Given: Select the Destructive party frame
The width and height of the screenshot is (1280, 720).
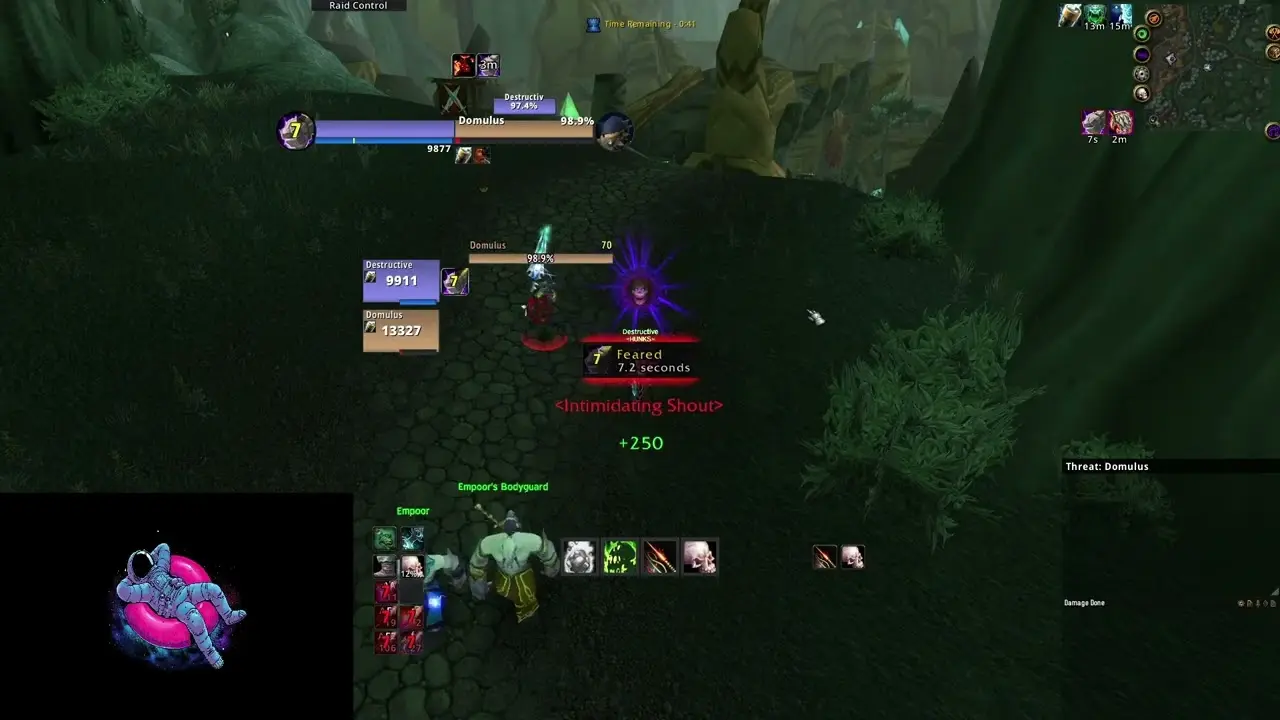Looking at the screenshot, I should (x=400, y=281).
